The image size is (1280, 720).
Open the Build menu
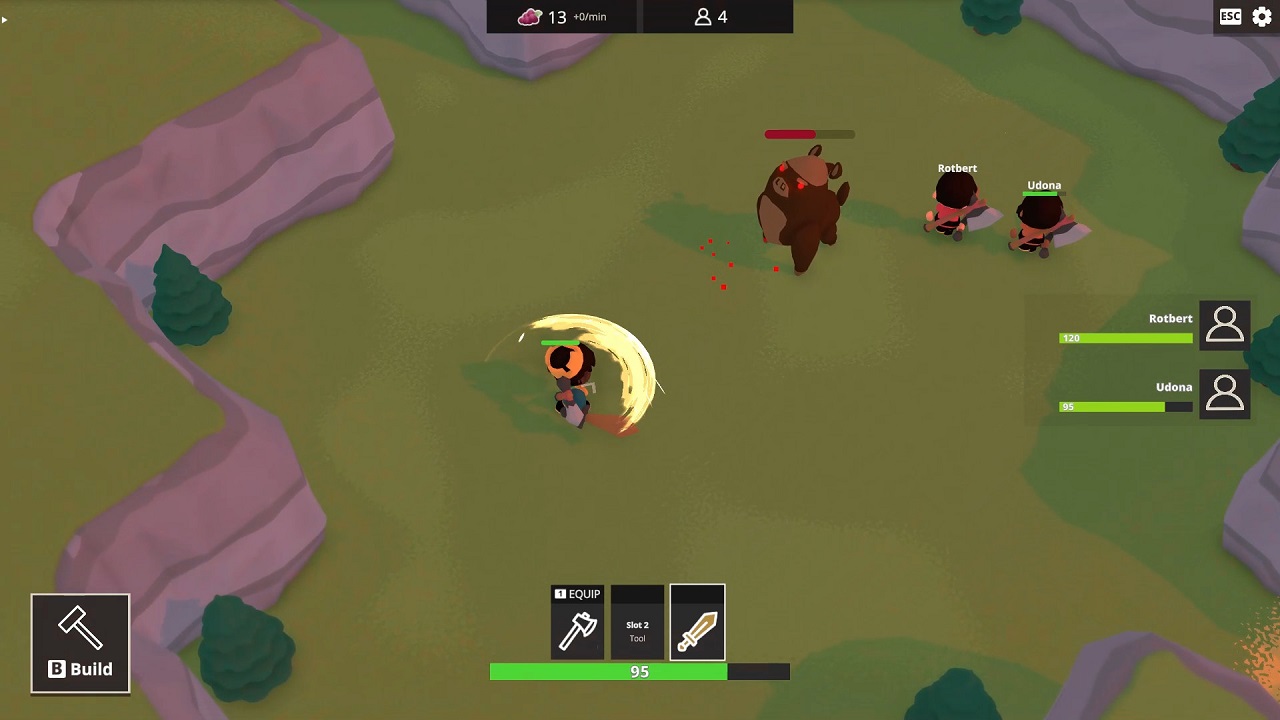pos(80,643)
